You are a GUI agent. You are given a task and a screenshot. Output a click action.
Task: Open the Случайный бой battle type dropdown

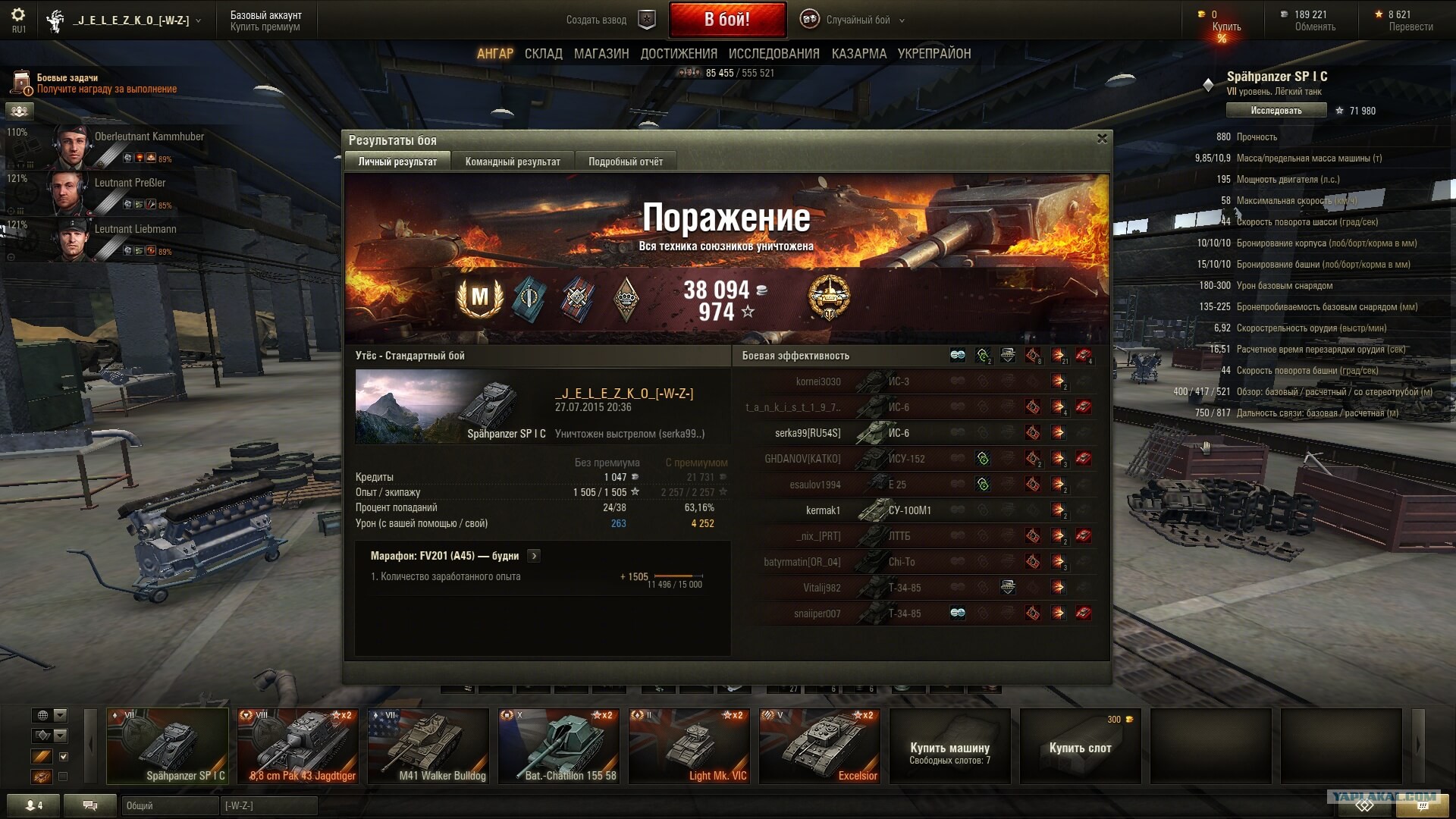pyautogui.click(x=858, y=20)
